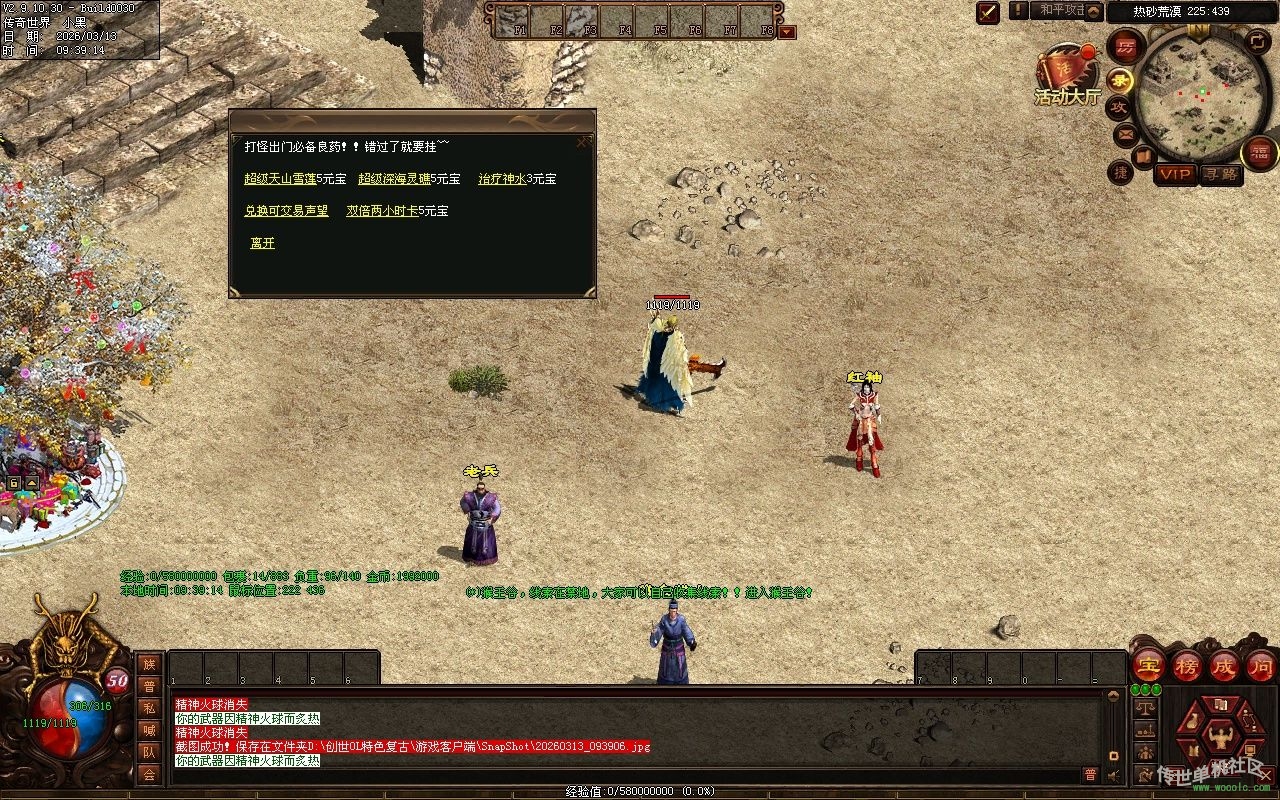This screenshot has width=1280, height=800.
Task: Close the NPC shop dialog with X
Action: click(582, 142)
